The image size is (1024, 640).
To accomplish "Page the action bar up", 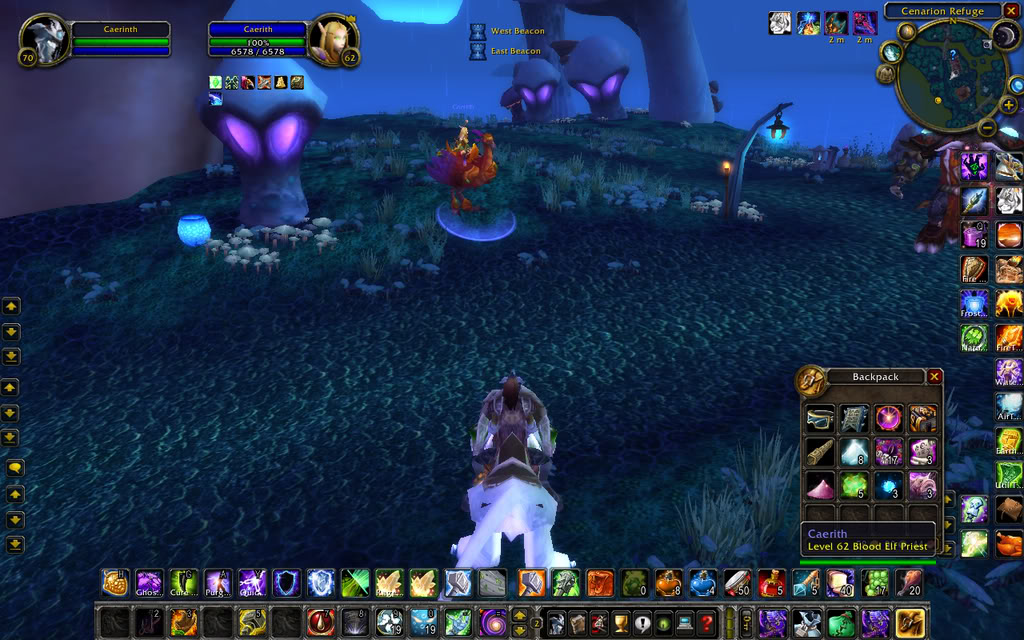I will [520, 614].
